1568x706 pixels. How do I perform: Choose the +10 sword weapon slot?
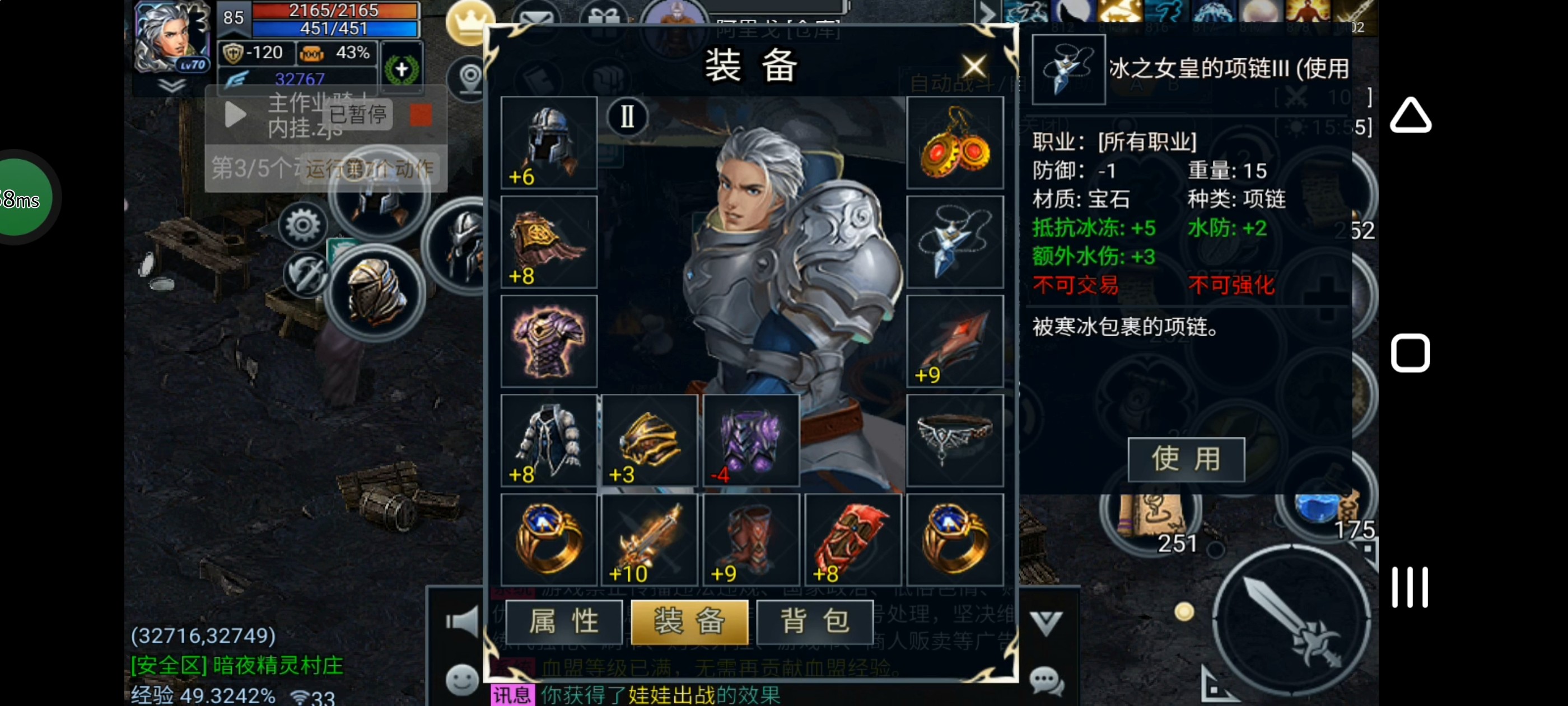pyautogui.click(x=650, y=540)
